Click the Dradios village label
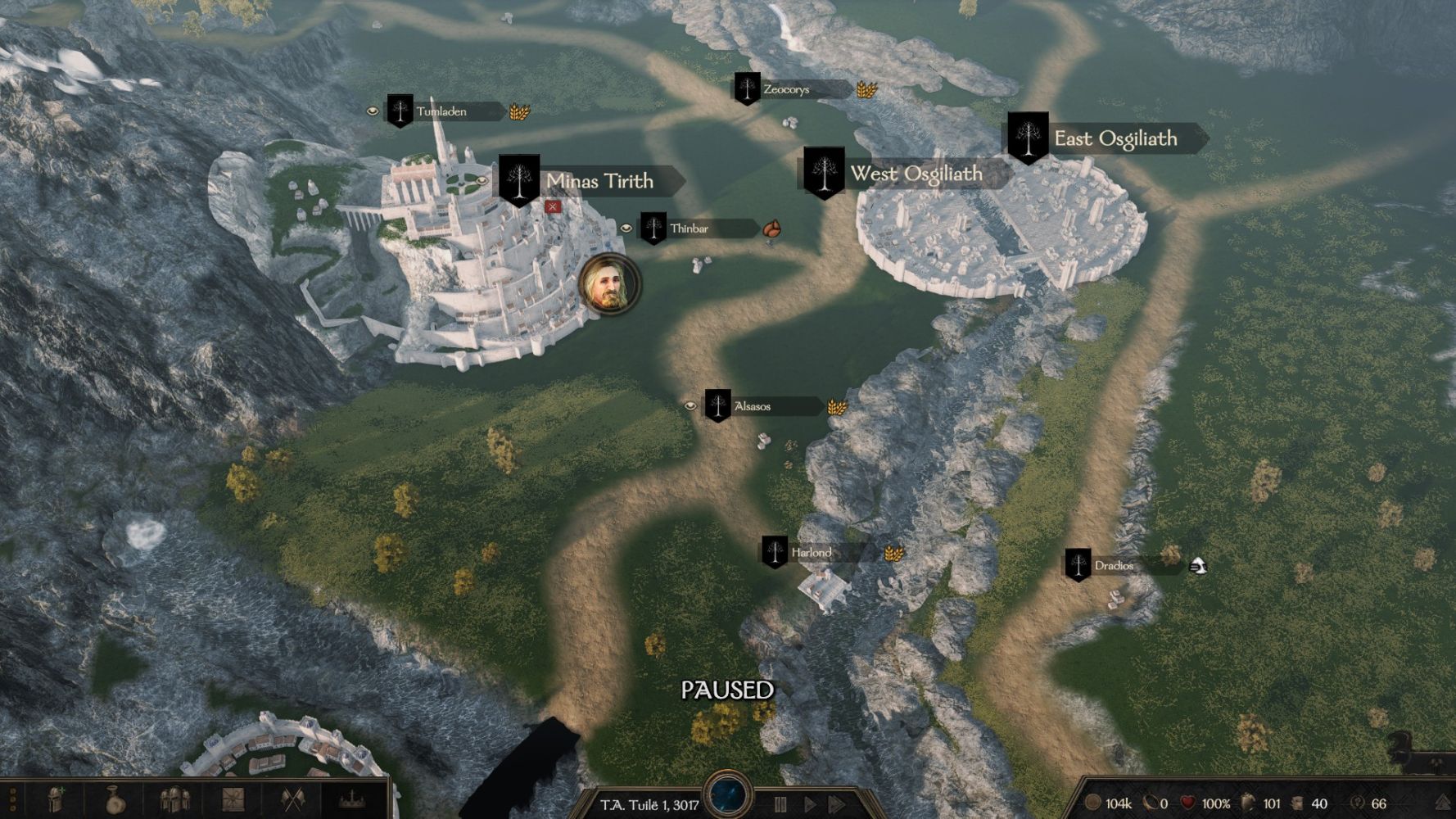1456x819 pixels. (x=1114, y=566)
